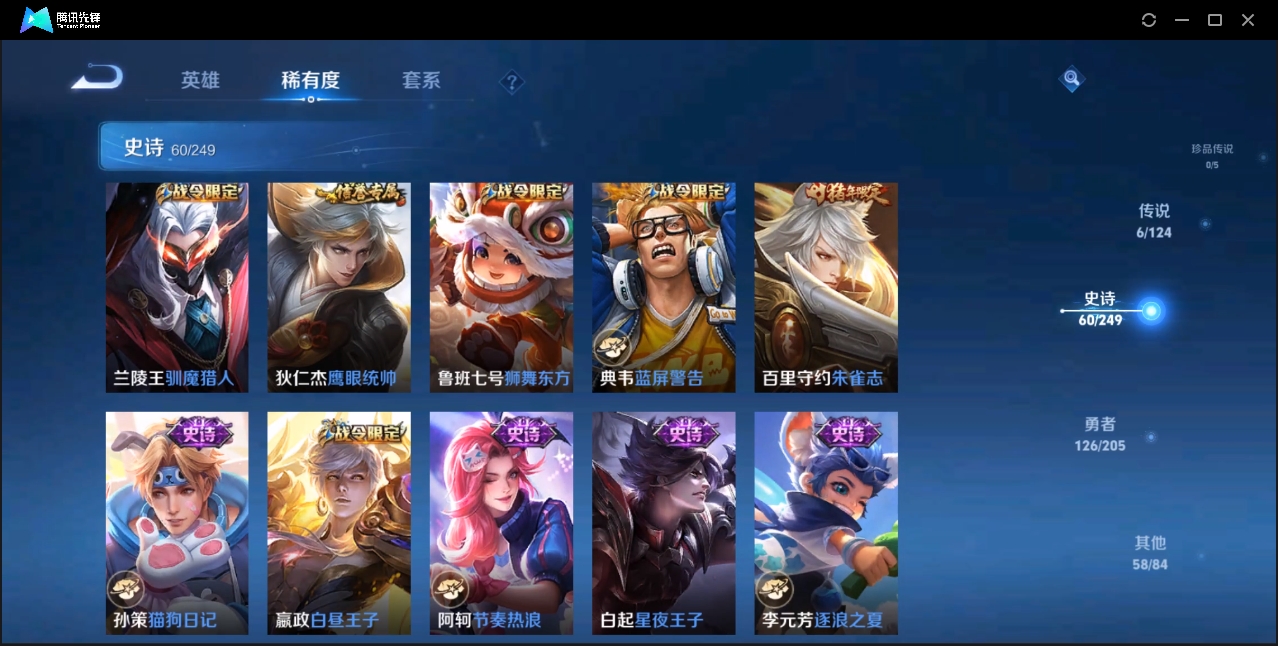
Task: Pick the 百里守约 朱雀志 skin card
Action: coord(825,287)
